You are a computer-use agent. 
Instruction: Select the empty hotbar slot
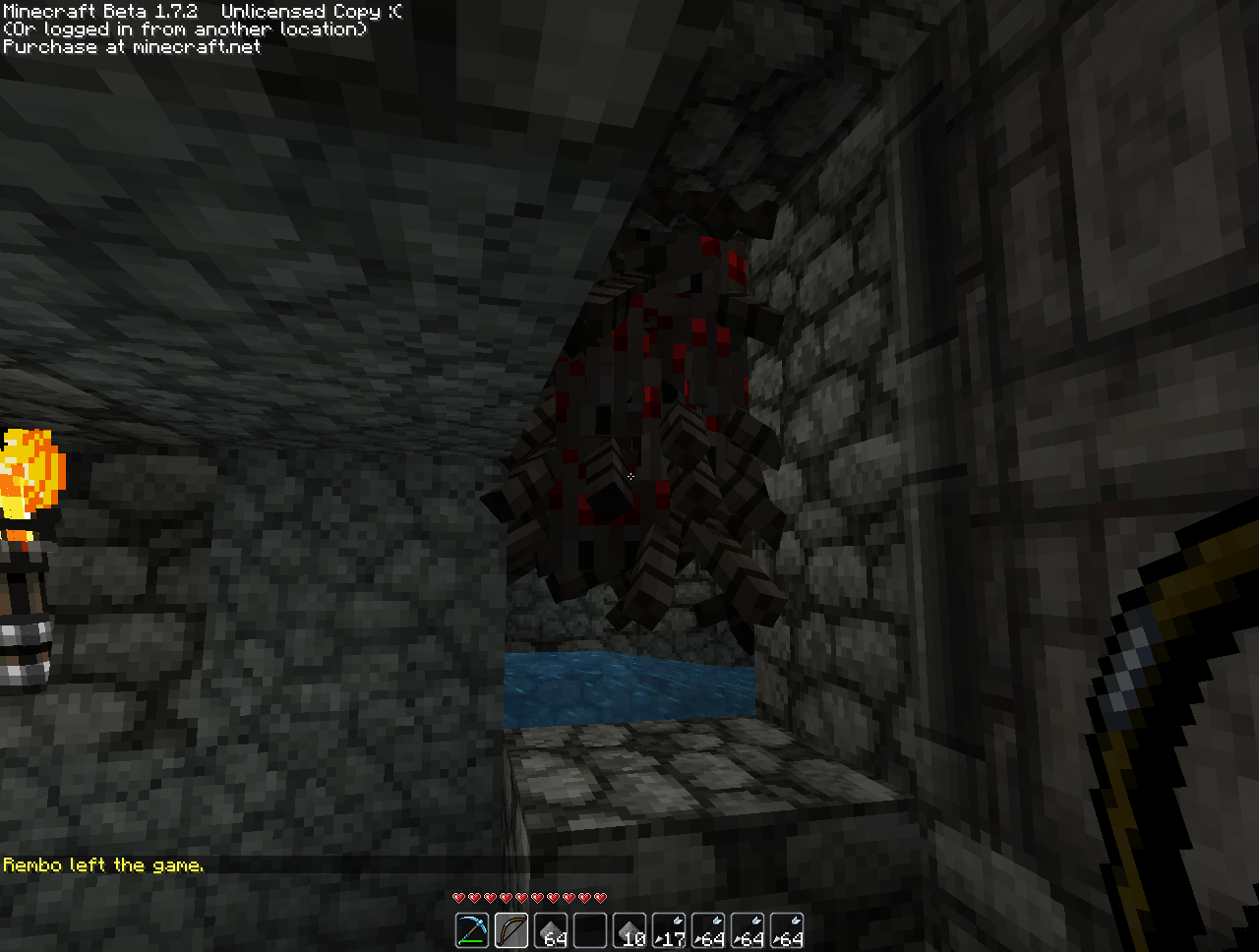[x=590, y=930]
